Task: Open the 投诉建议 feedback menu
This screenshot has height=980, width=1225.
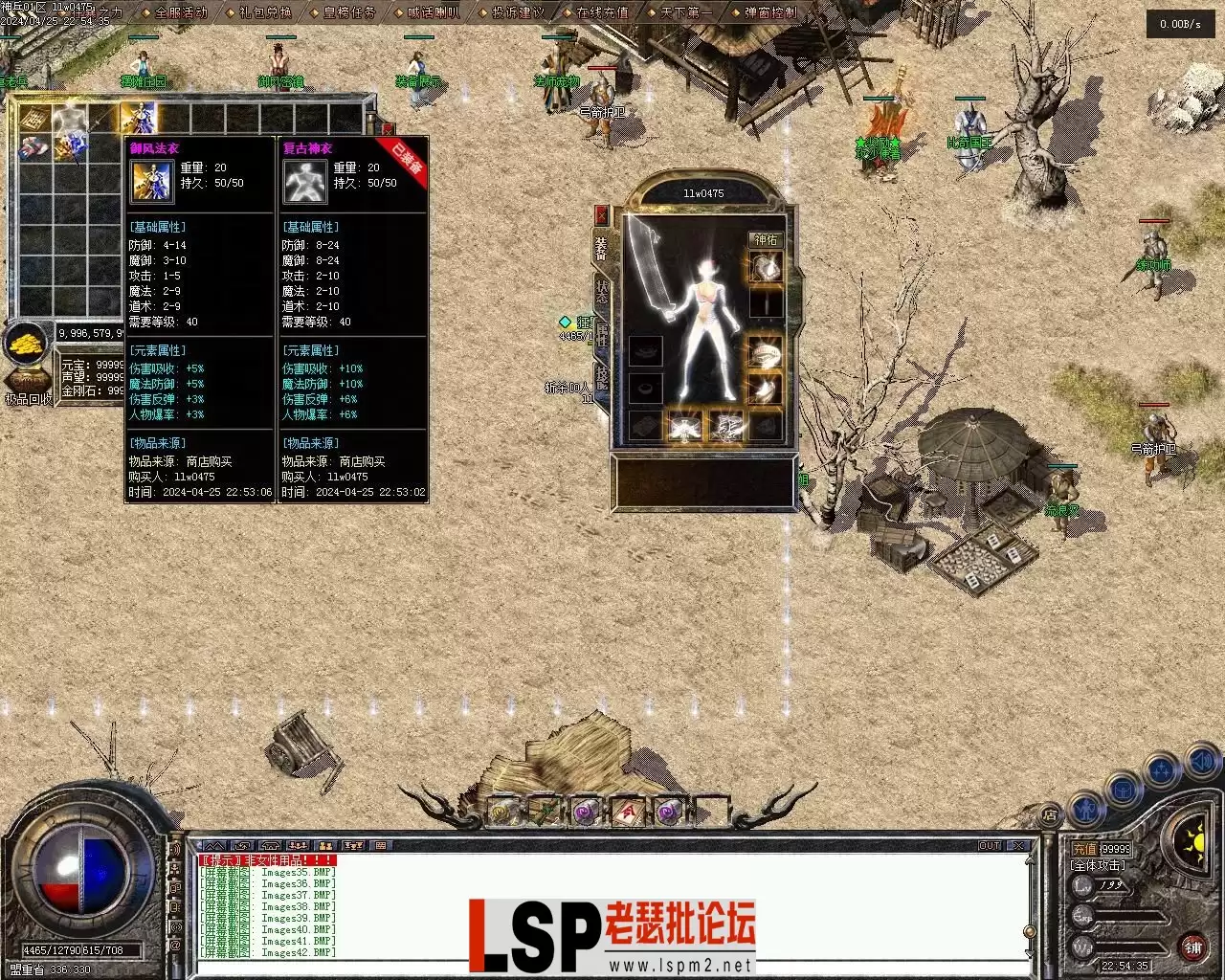Action: 518,12
